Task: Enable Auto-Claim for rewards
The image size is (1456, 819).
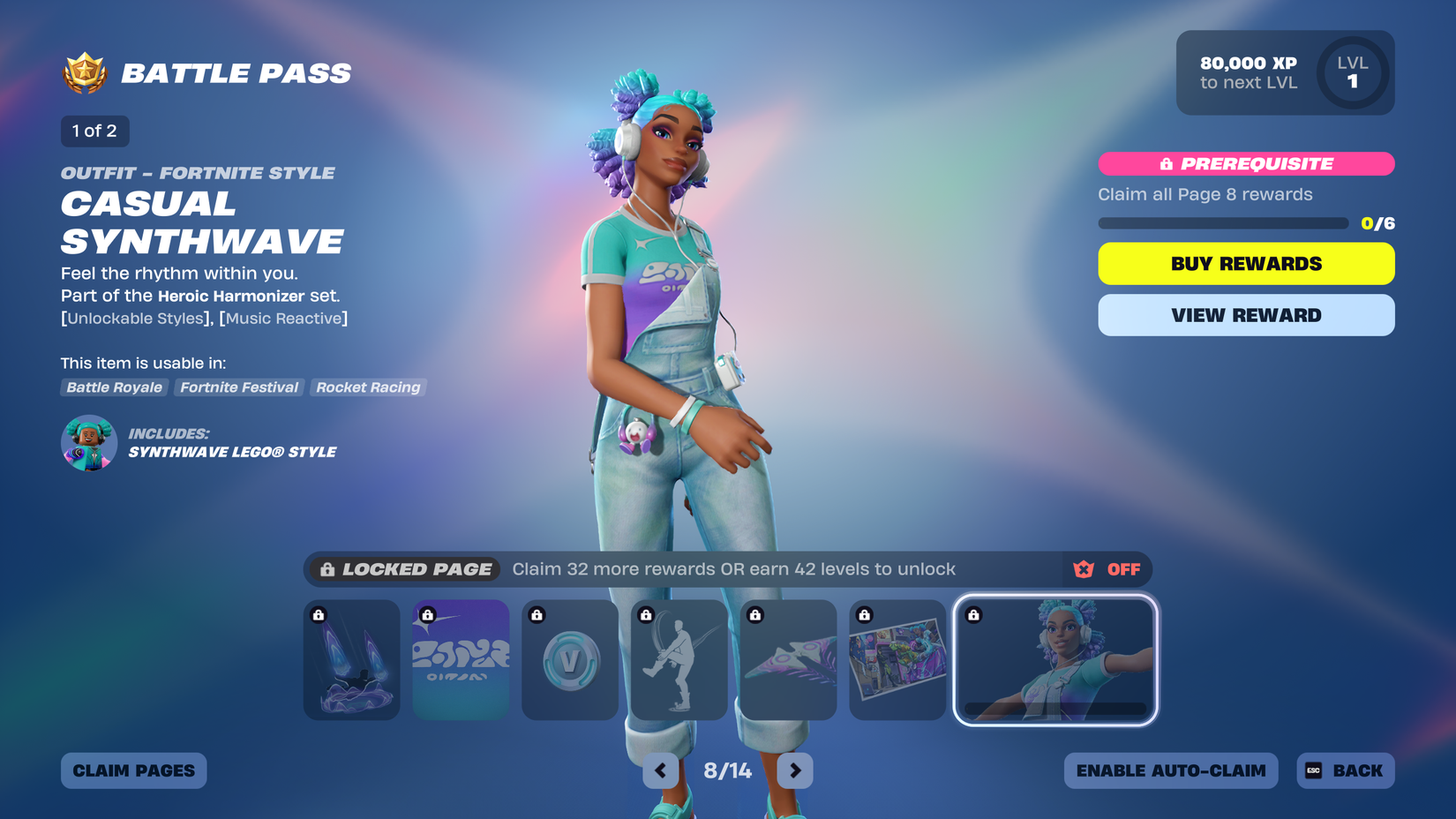Action: (x=1171, y=770)
